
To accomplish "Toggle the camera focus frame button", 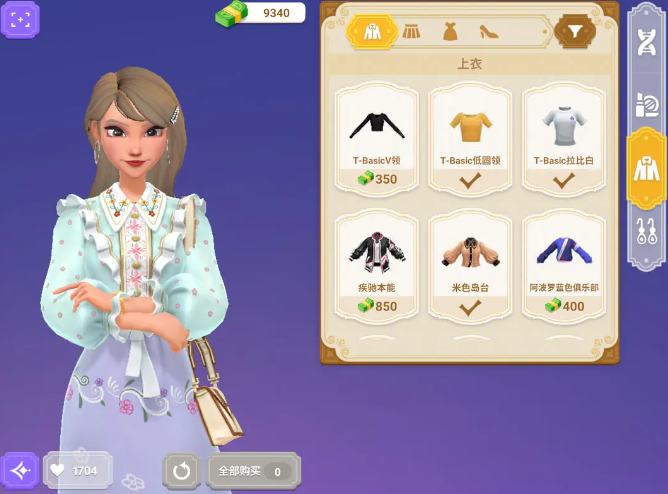I will tap(20, 20).
